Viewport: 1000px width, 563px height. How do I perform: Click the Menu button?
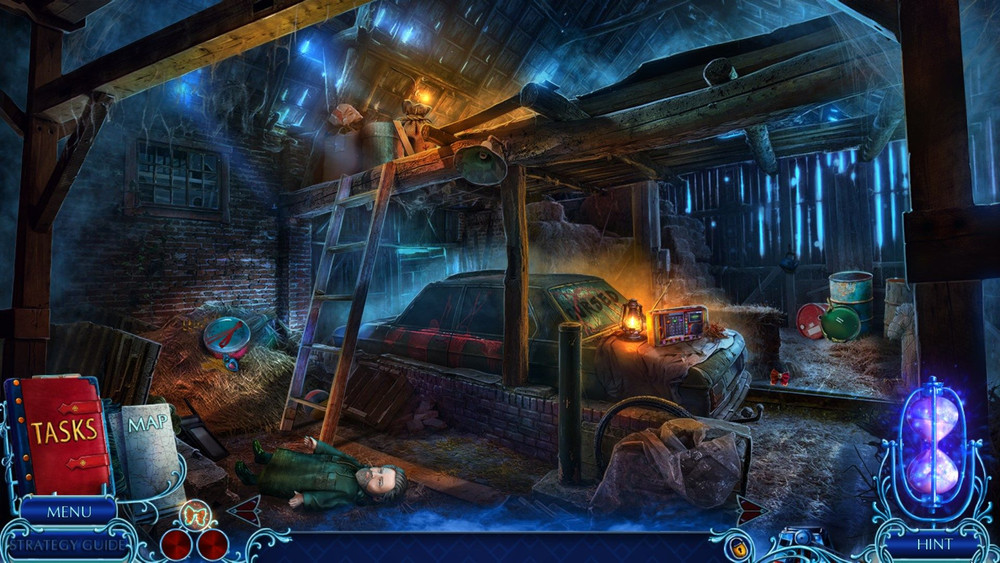[x=68, y=511]
